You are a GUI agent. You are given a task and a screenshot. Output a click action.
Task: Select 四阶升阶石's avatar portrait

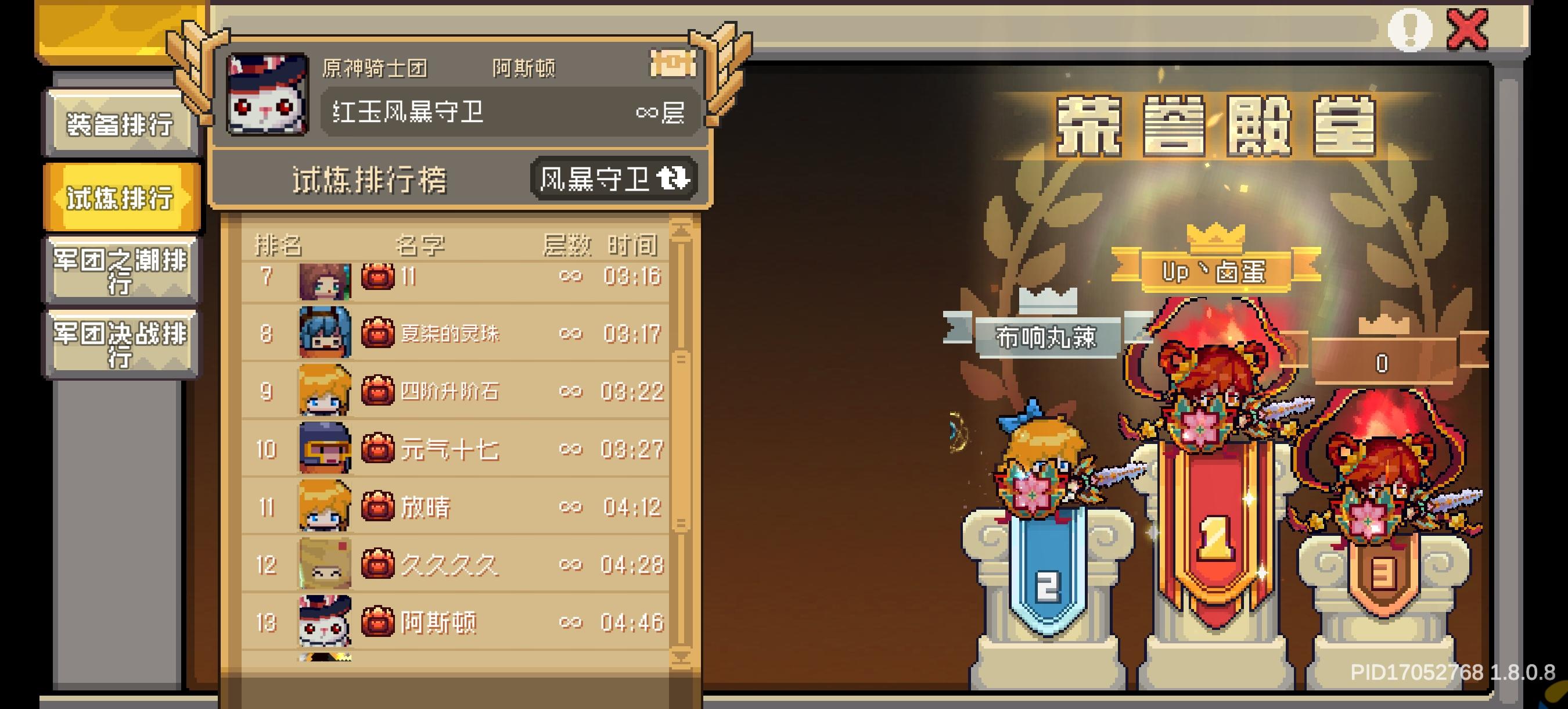325,391
